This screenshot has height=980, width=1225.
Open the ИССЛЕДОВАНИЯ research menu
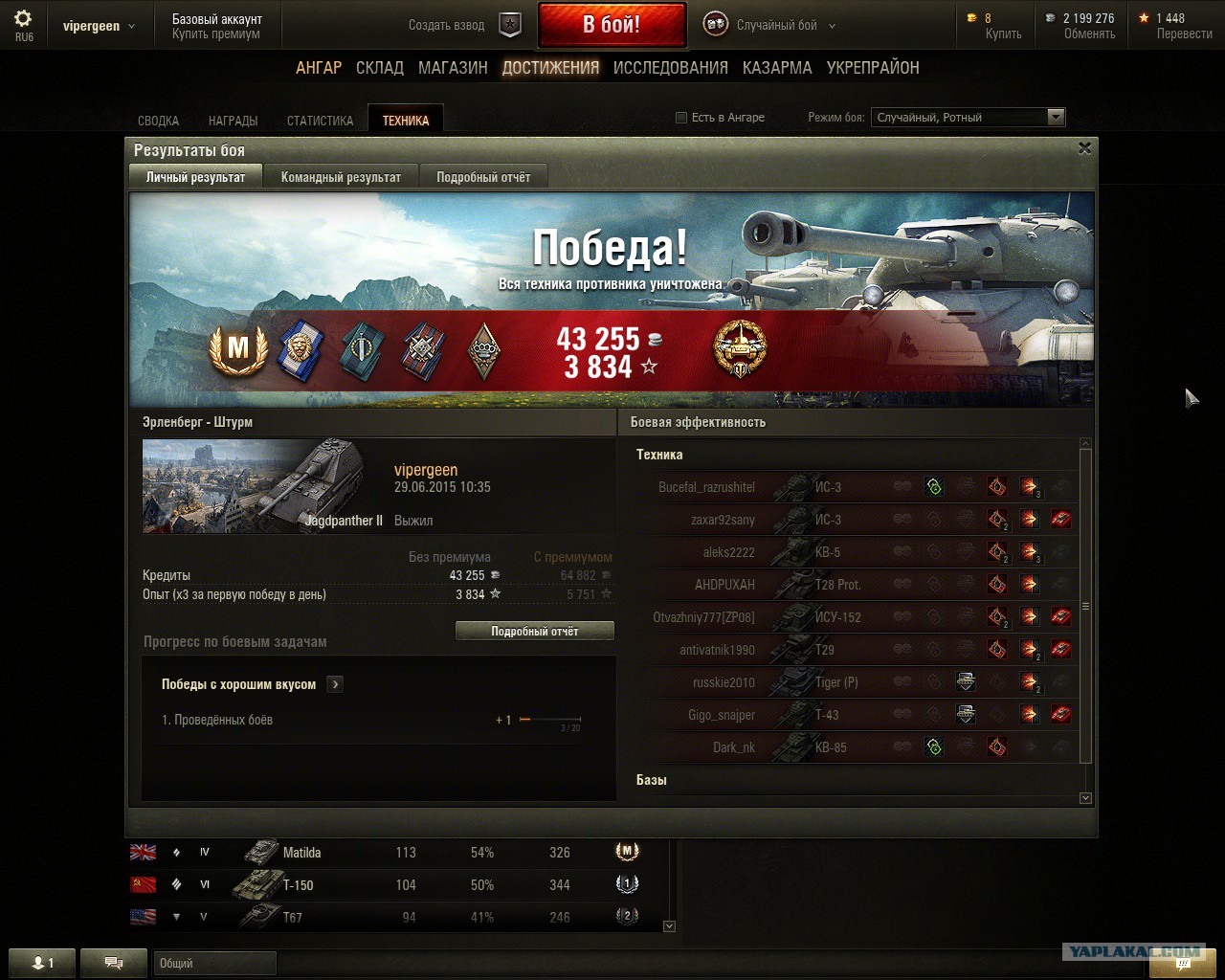tap(670, 68)
